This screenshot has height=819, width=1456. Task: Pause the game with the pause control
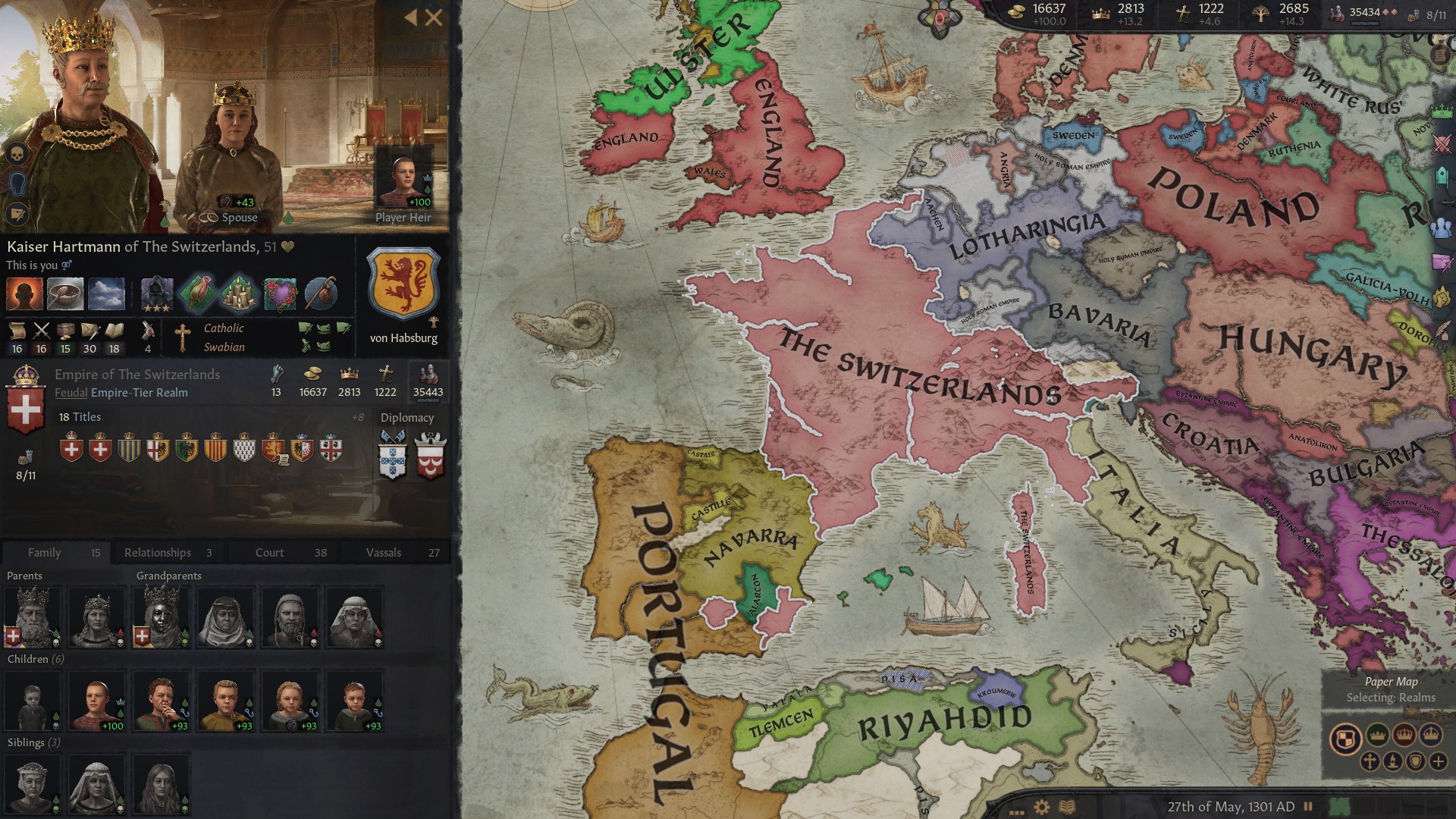point(1307,807)
